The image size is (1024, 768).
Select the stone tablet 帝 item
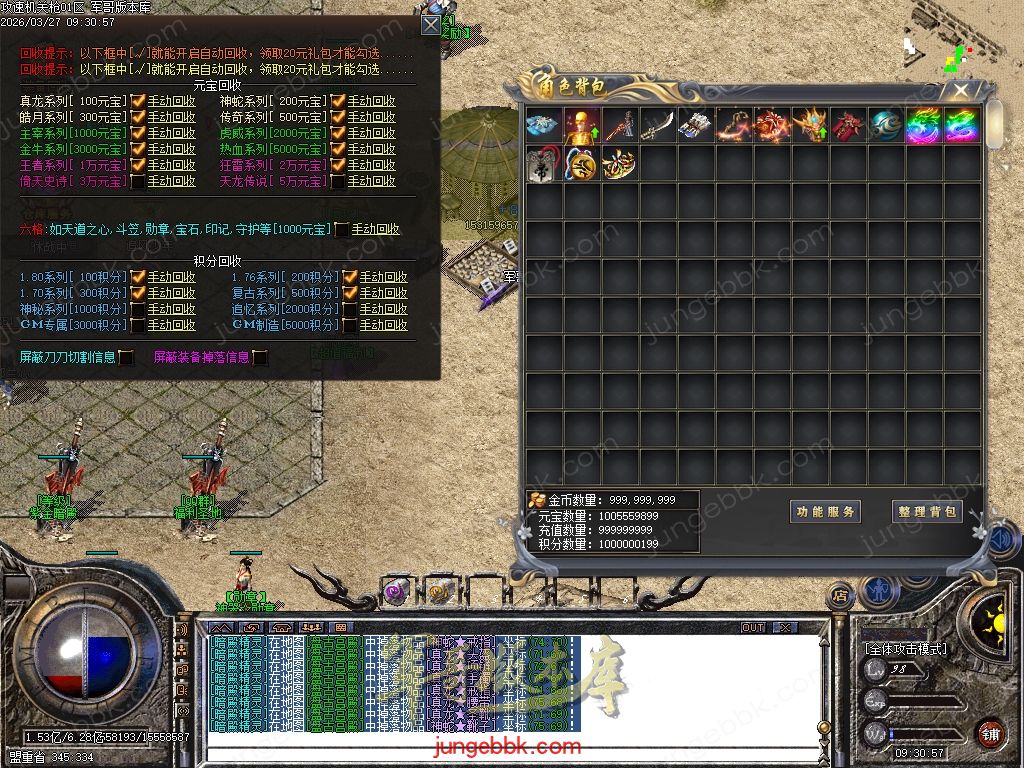pos(543,164)
